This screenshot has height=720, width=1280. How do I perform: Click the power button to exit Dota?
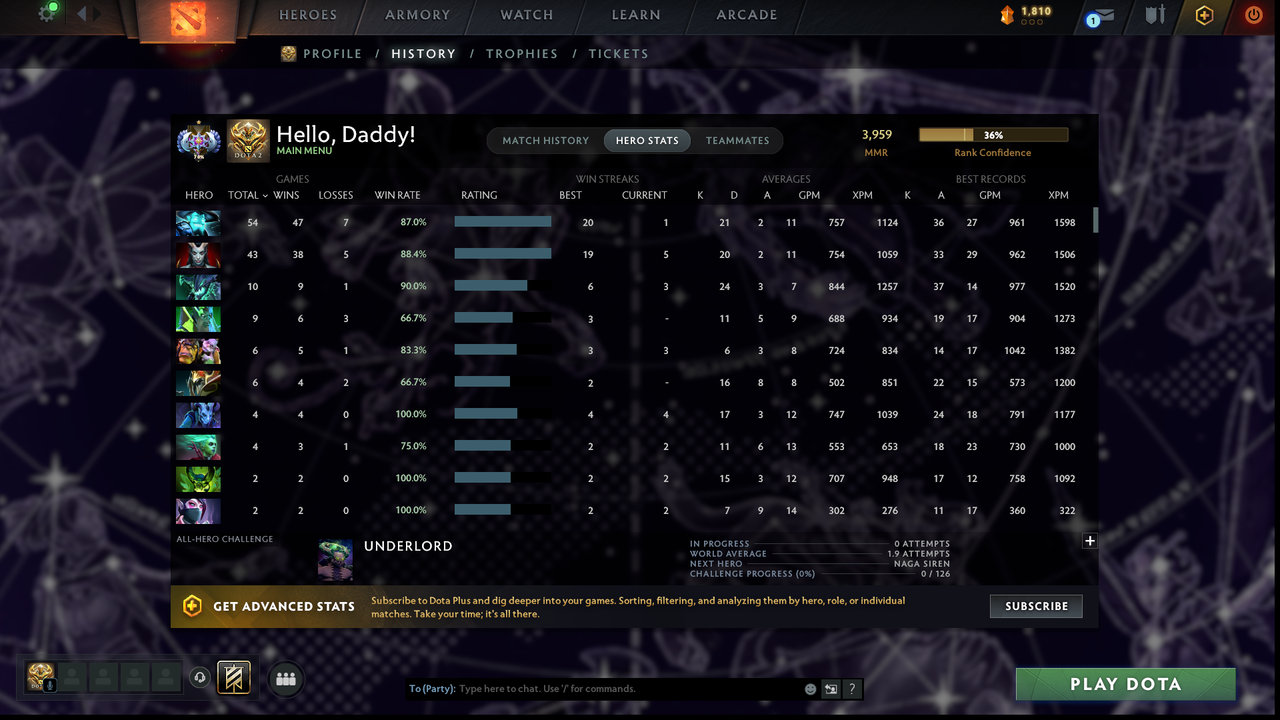1252,15
